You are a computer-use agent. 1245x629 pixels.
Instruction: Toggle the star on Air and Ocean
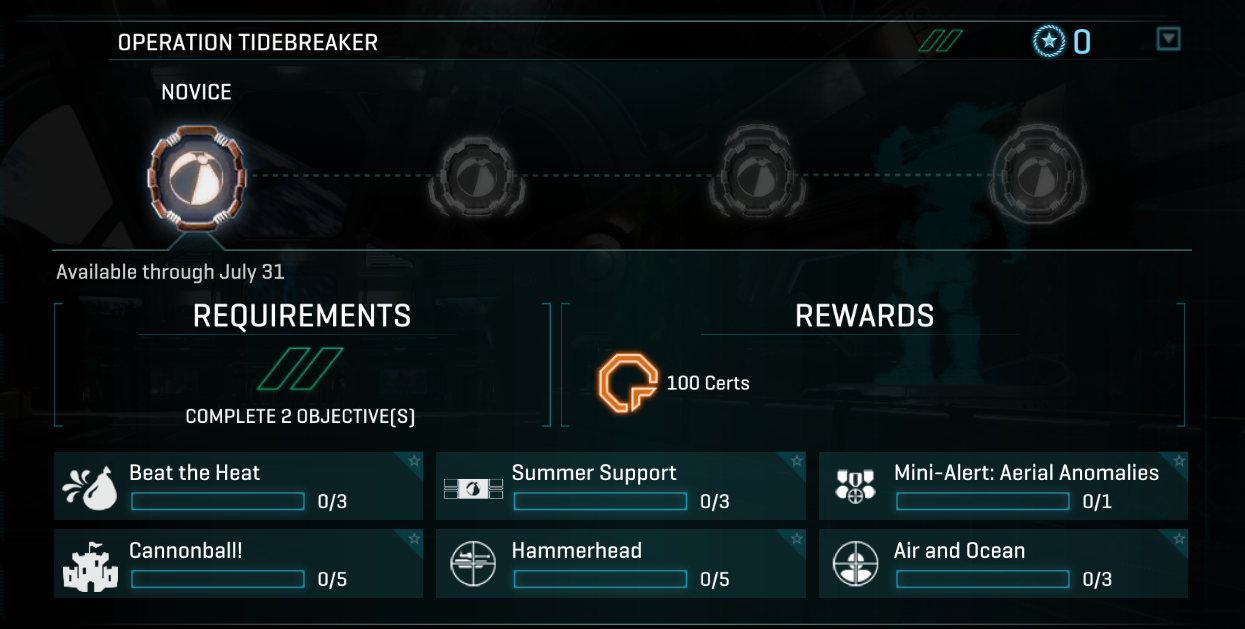pos(1179,539)
